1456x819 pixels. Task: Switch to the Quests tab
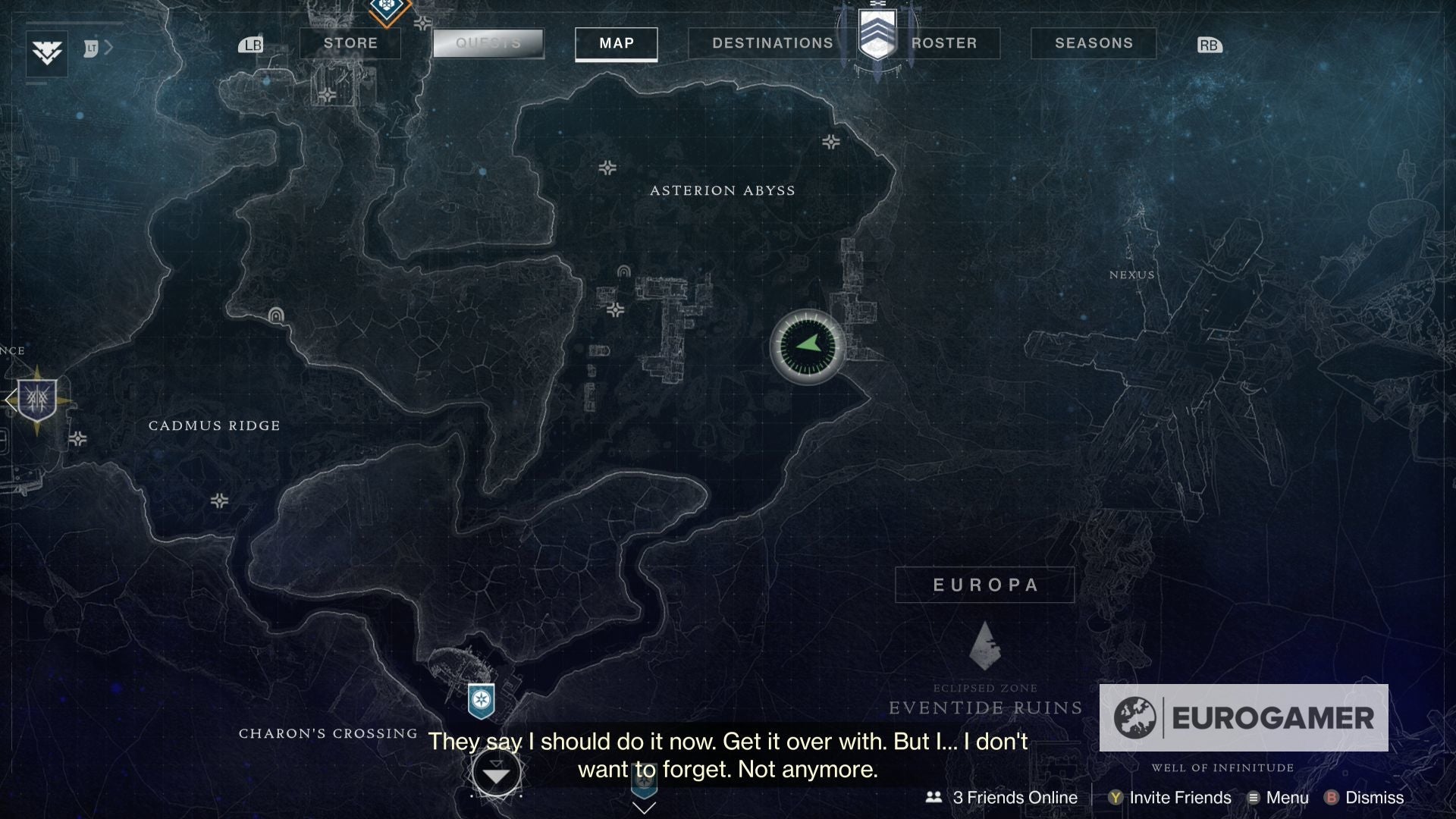click(488, 43)
